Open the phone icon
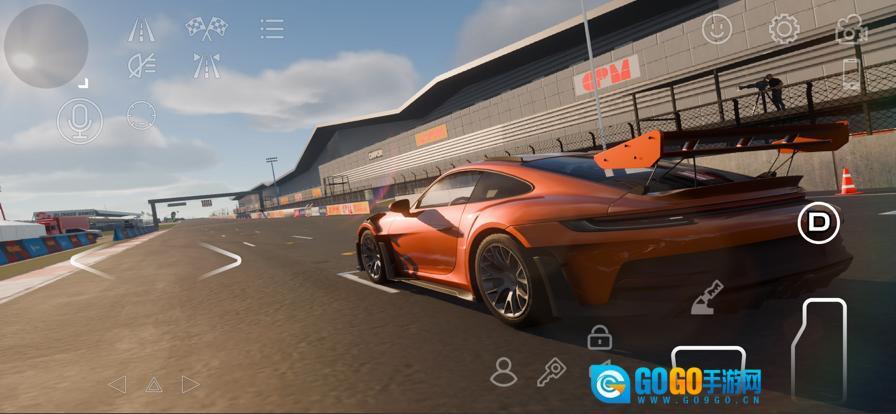Screen dimensions: 896x414 851,74
